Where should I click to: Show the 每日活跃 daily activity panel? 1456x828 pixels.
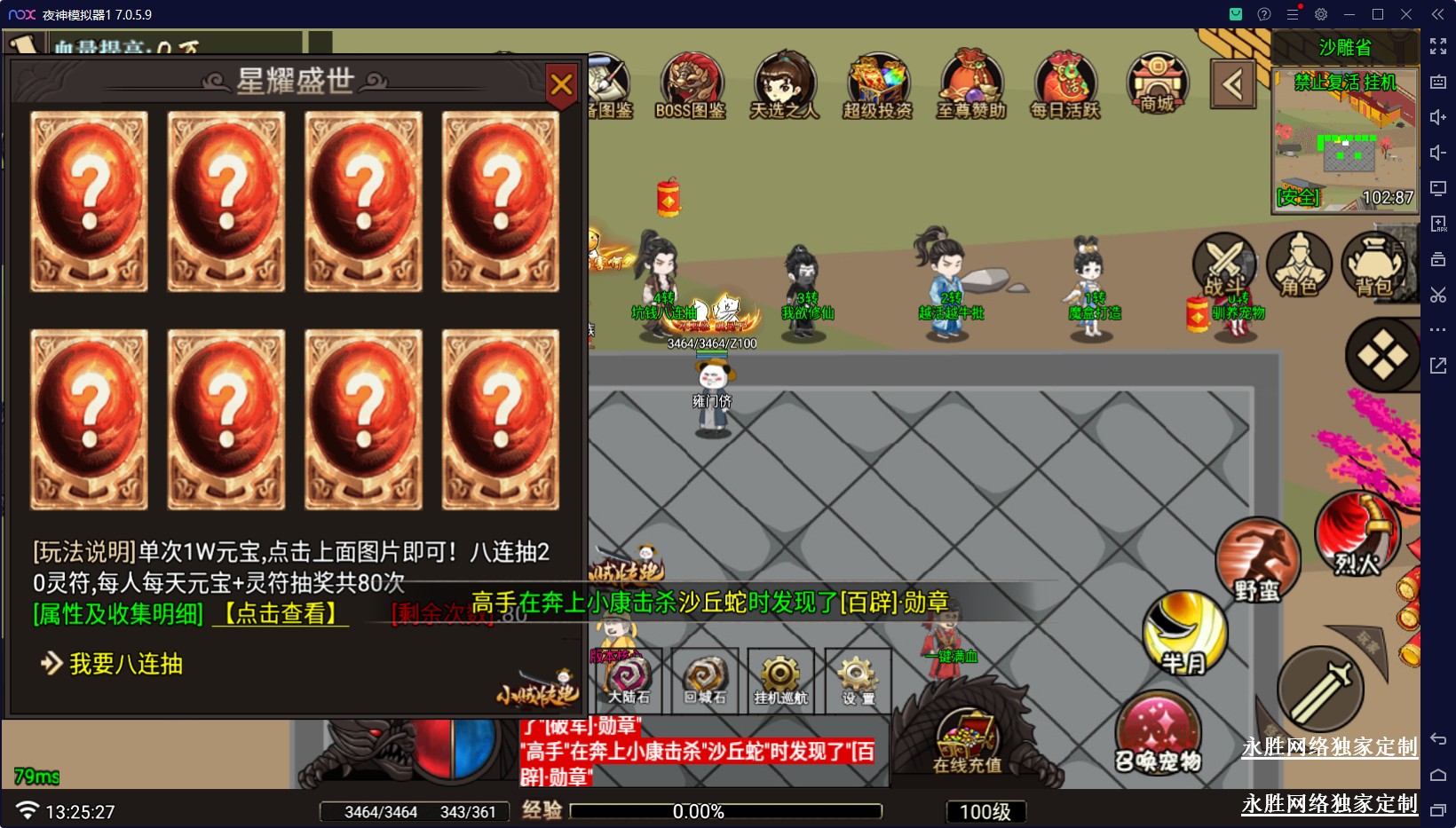coord(1064,85)
